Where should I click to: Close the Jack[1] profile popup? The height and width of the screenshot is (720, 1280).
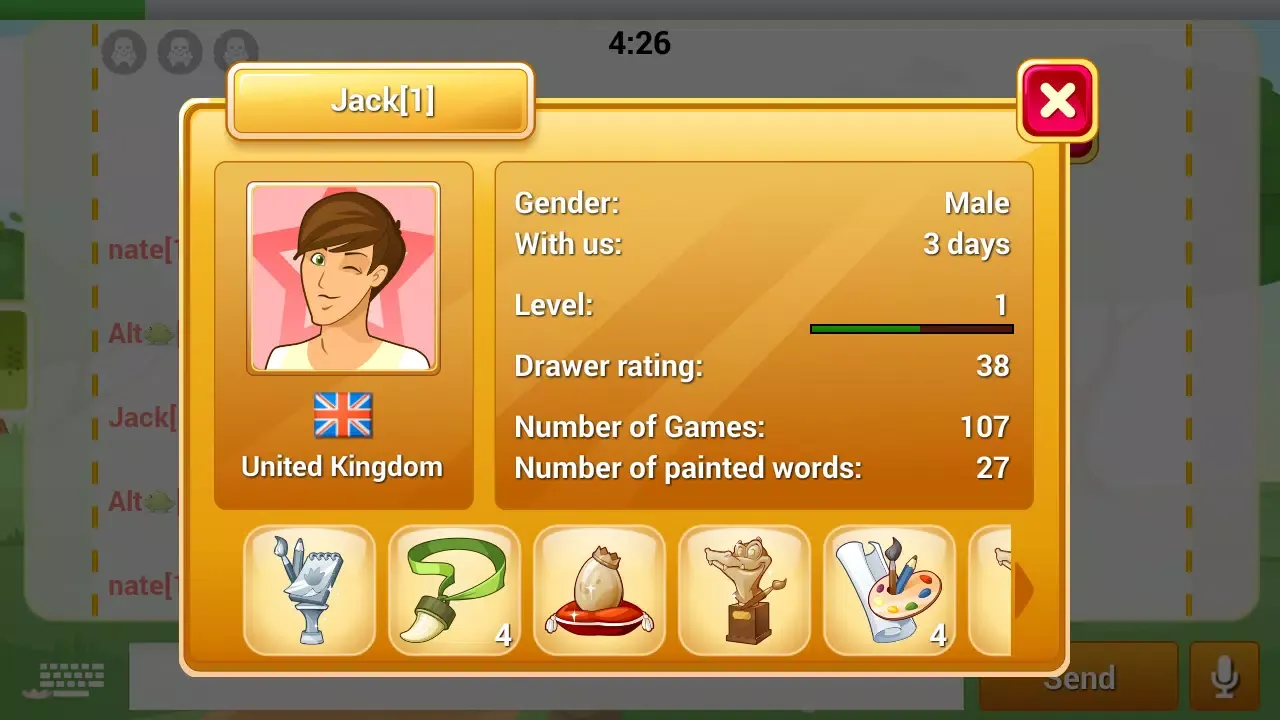pyautogui.click(x=1056, y=99)
